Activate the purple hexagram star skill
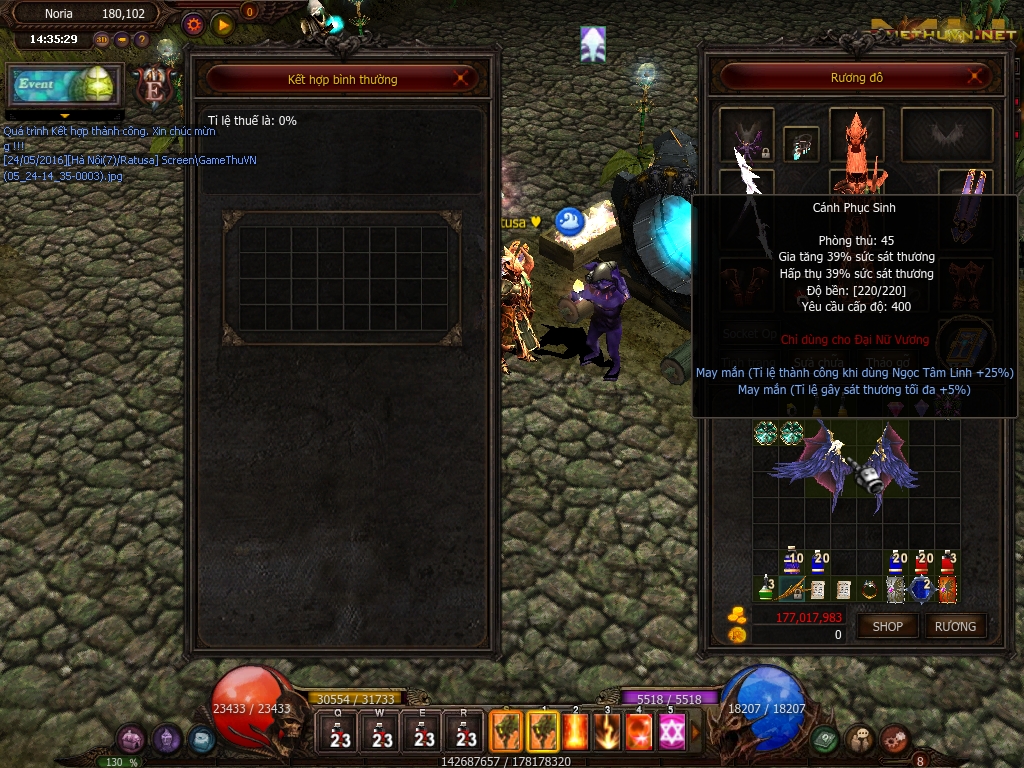 point(671,732)
